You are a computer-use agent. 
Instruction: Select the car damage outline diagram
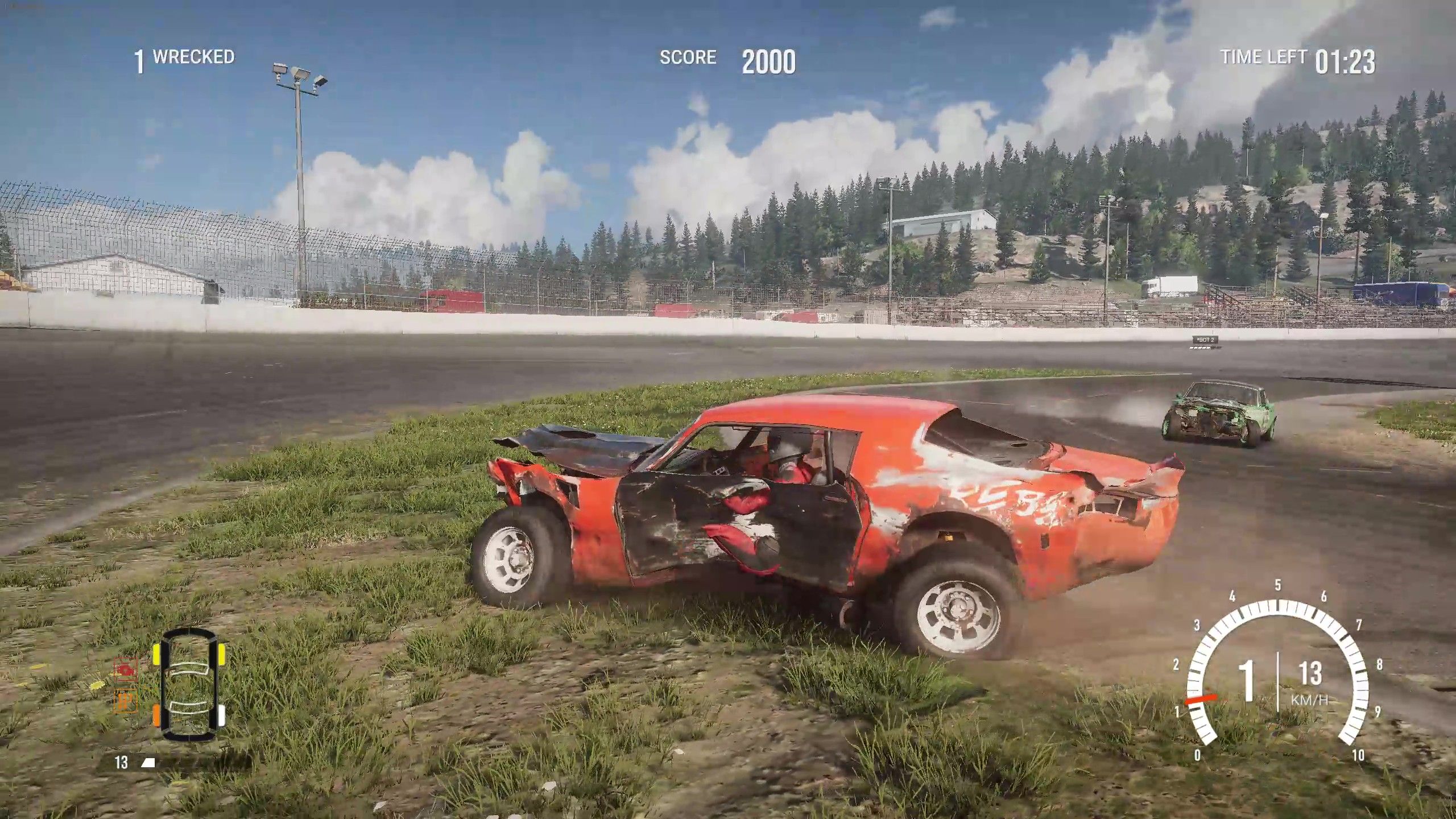(x=189, y=684)
